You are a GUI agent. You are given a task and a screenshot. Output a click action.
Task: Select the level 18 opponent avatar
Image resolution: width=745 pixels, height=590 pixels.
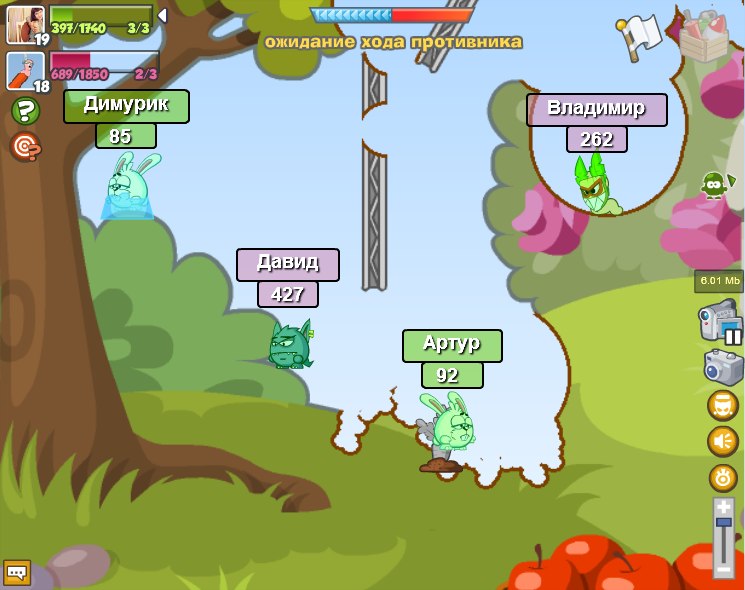point(24,71)
